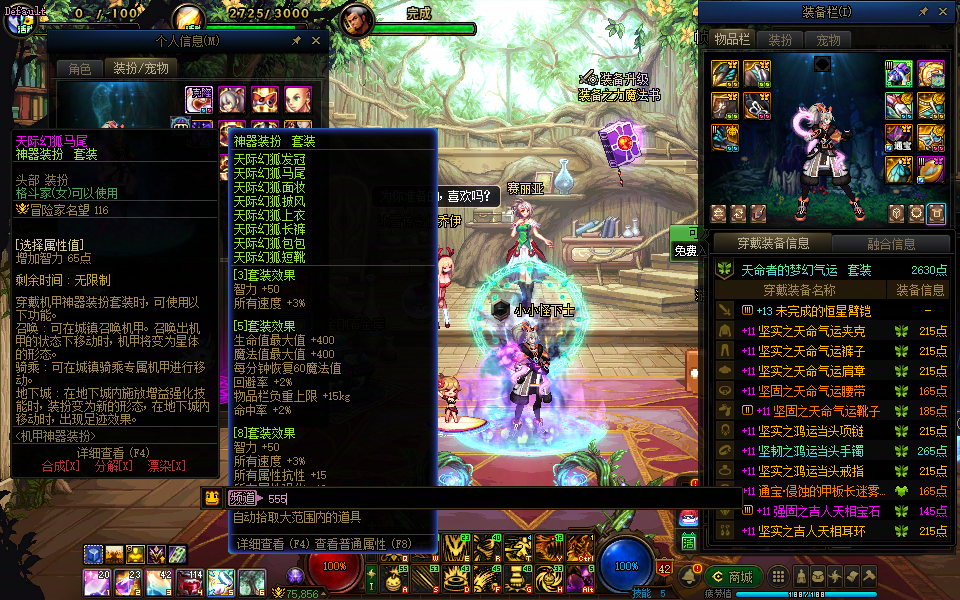Pin the 装备栏 equipment window
This screenshot has width=960, height=600.
(925, 13)
